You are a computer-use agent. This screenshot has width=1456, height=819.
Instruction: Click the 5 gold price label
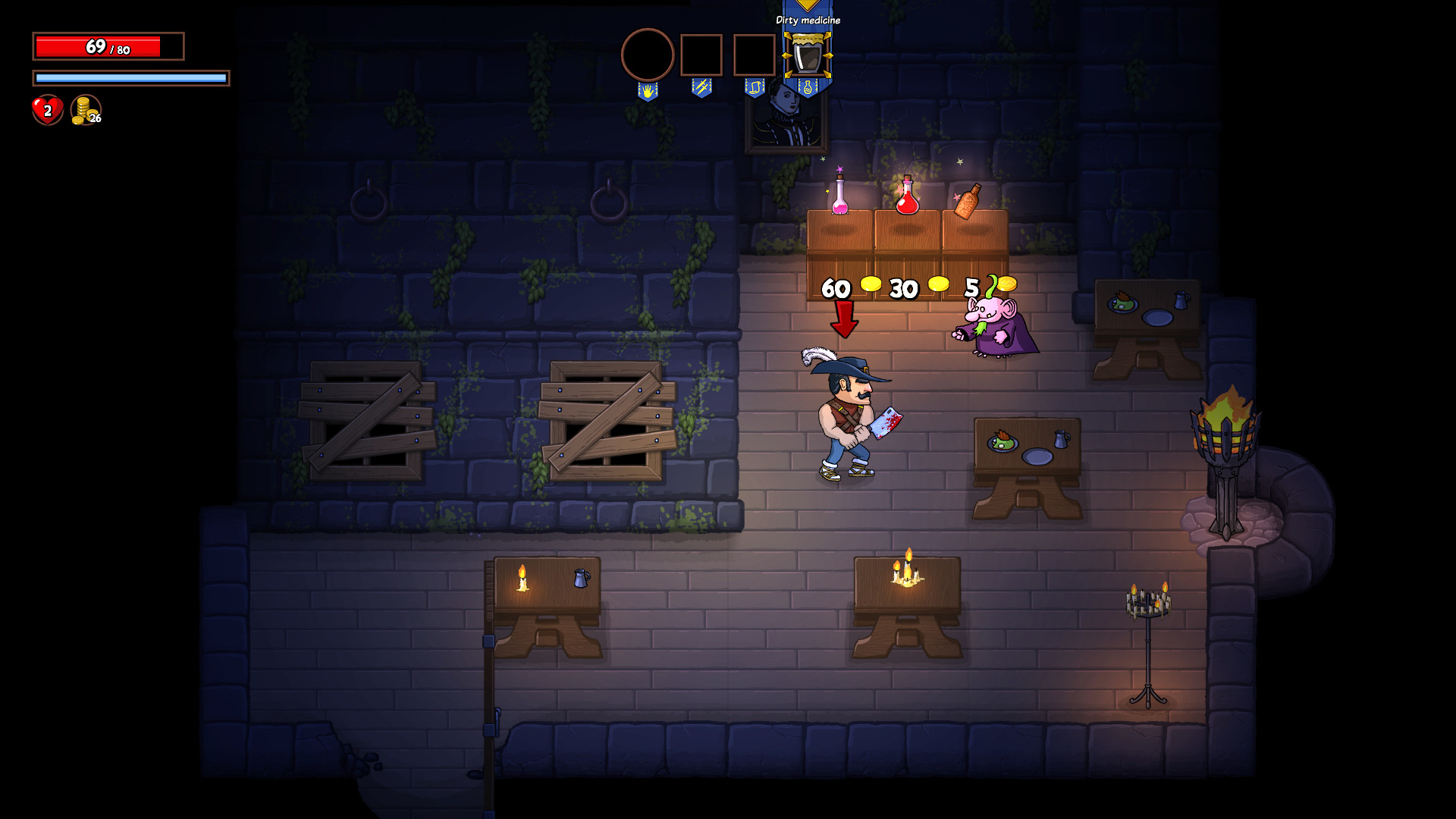tap(971, 287)
